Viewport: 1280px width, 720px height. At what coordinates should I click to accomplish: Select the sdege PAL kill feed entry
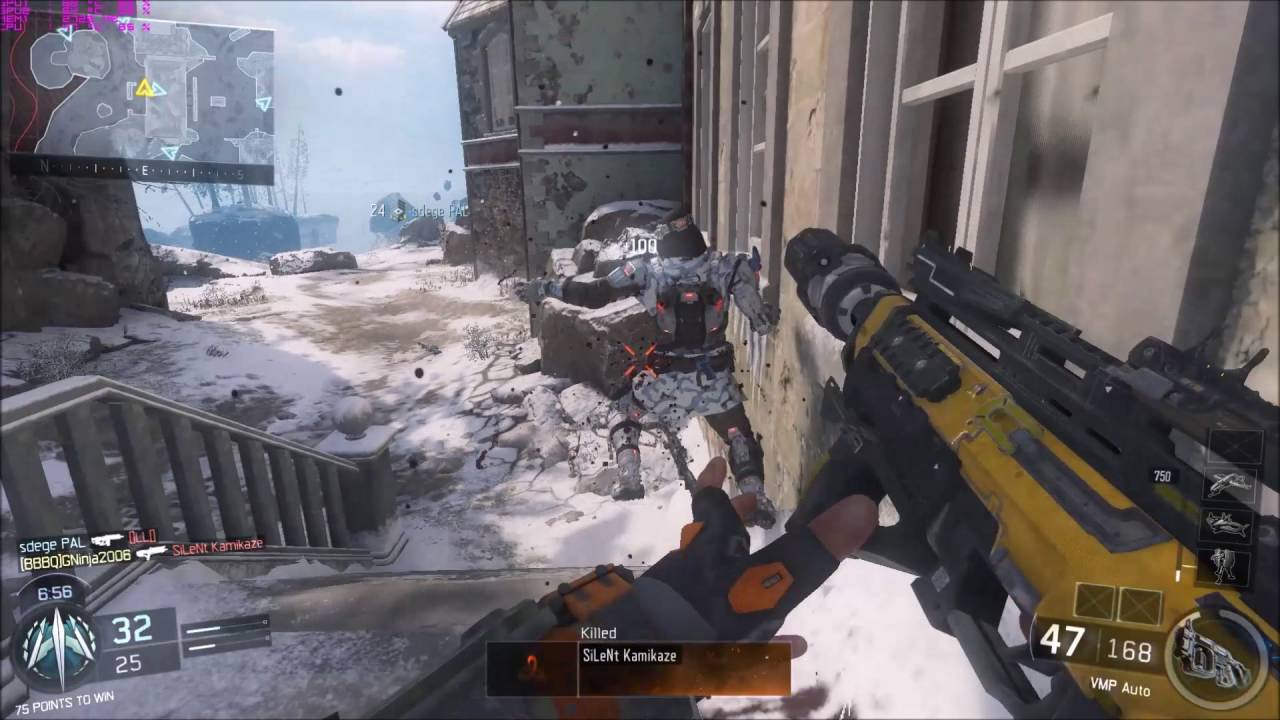point(52,541)
